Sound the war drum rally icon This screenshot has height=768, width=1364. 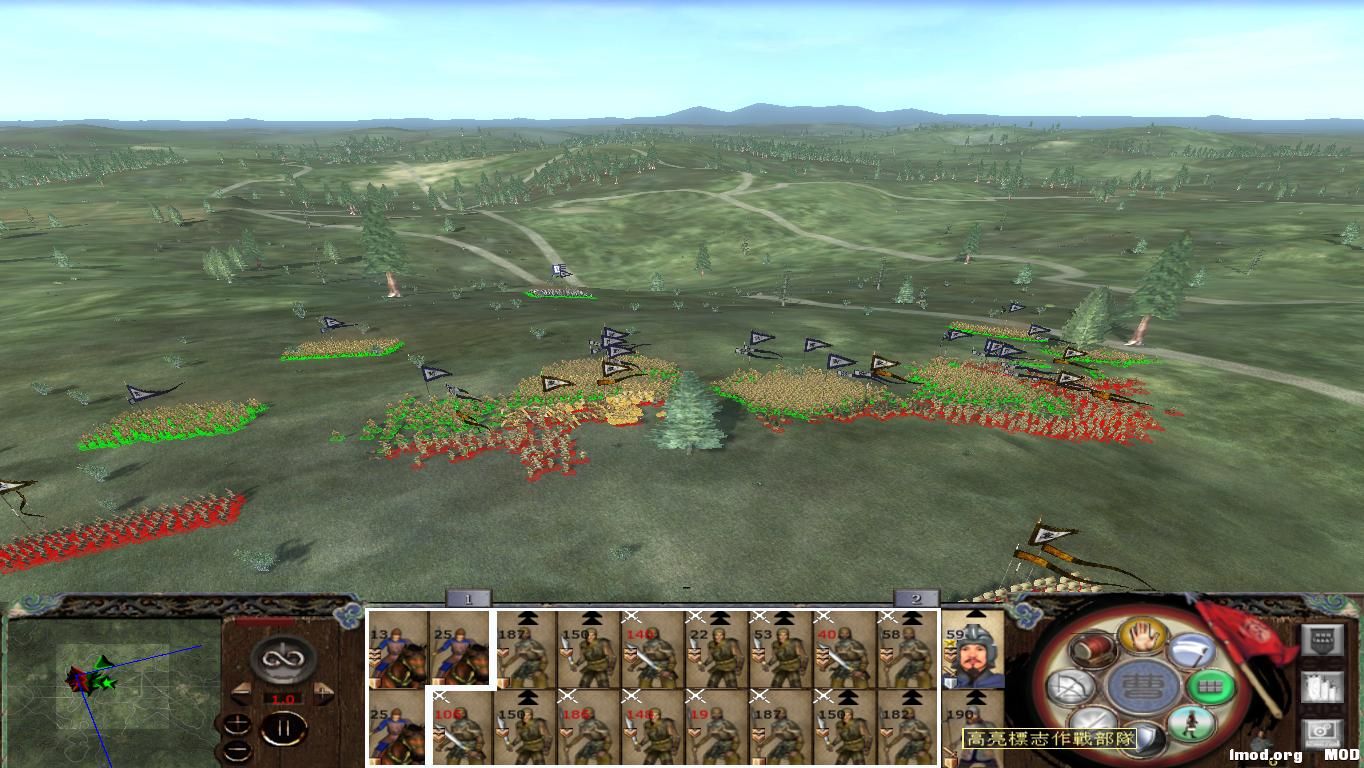[x=1092, y=650]
